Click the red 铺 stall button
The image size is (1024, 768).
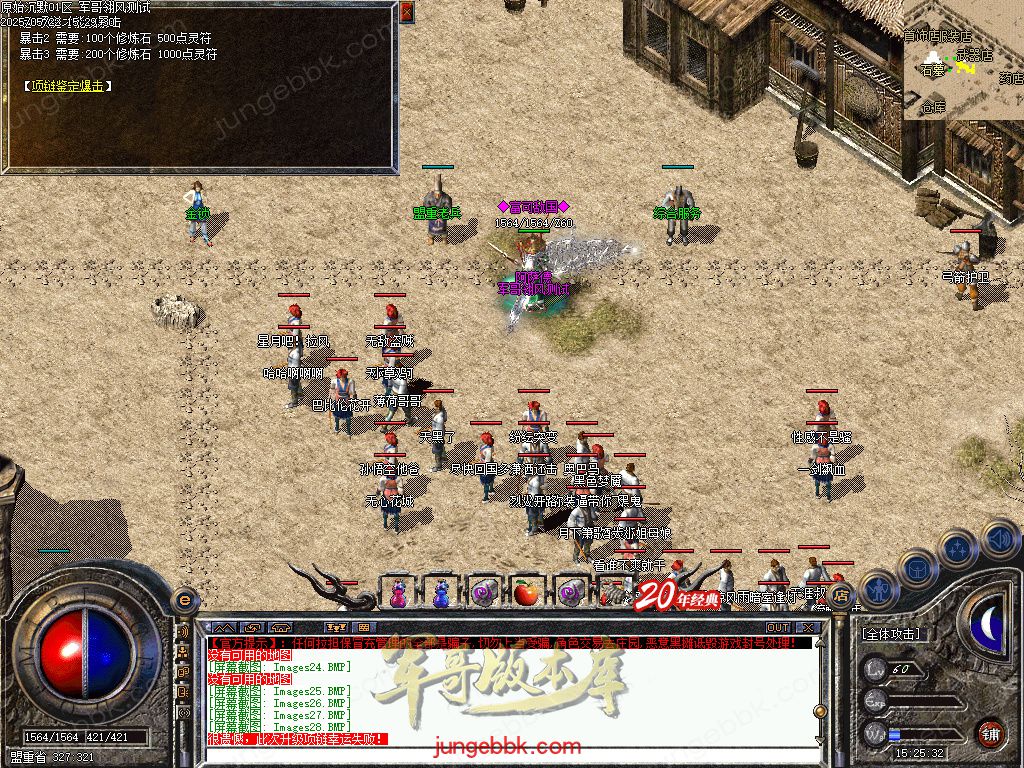990,733
